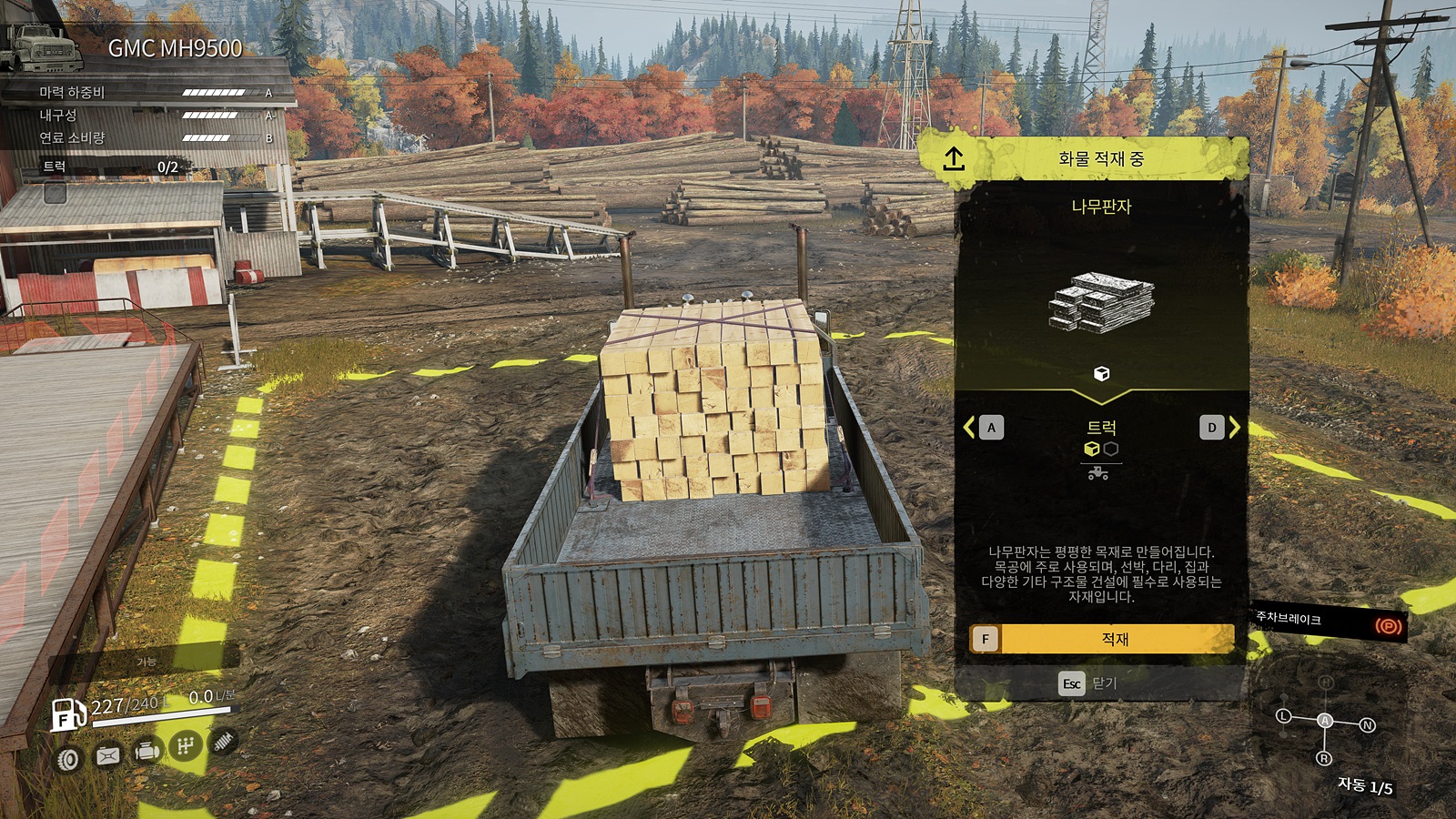Load the wooden planks with 적재 button
Viewport: 1456px width, 819px height.
click(1101, 639)
